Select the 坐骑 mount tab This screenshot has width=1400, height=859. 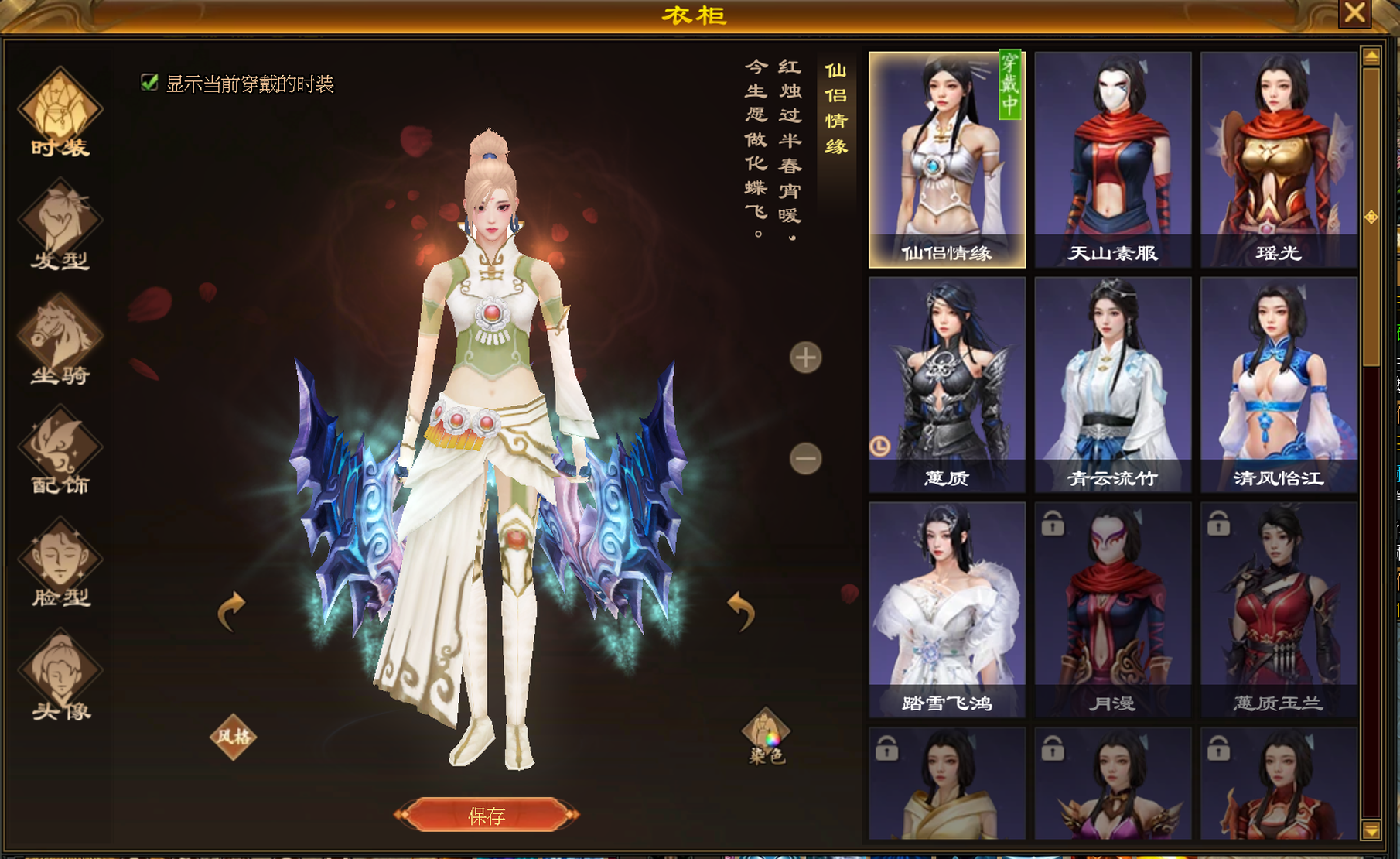[60, 341]
